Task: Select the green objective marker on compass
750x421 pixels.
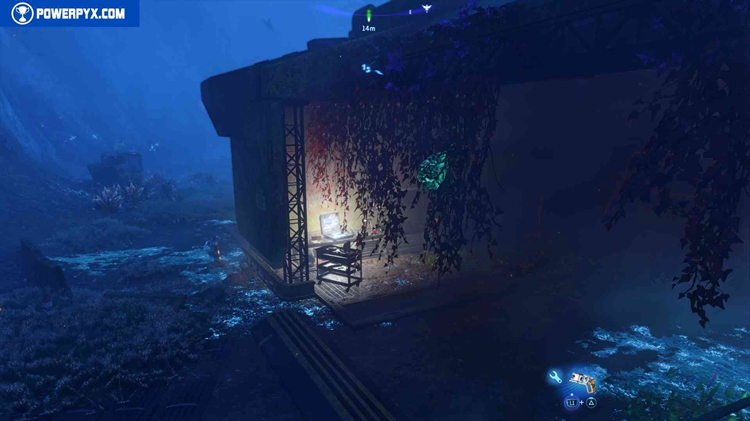Action: [368, 16]
